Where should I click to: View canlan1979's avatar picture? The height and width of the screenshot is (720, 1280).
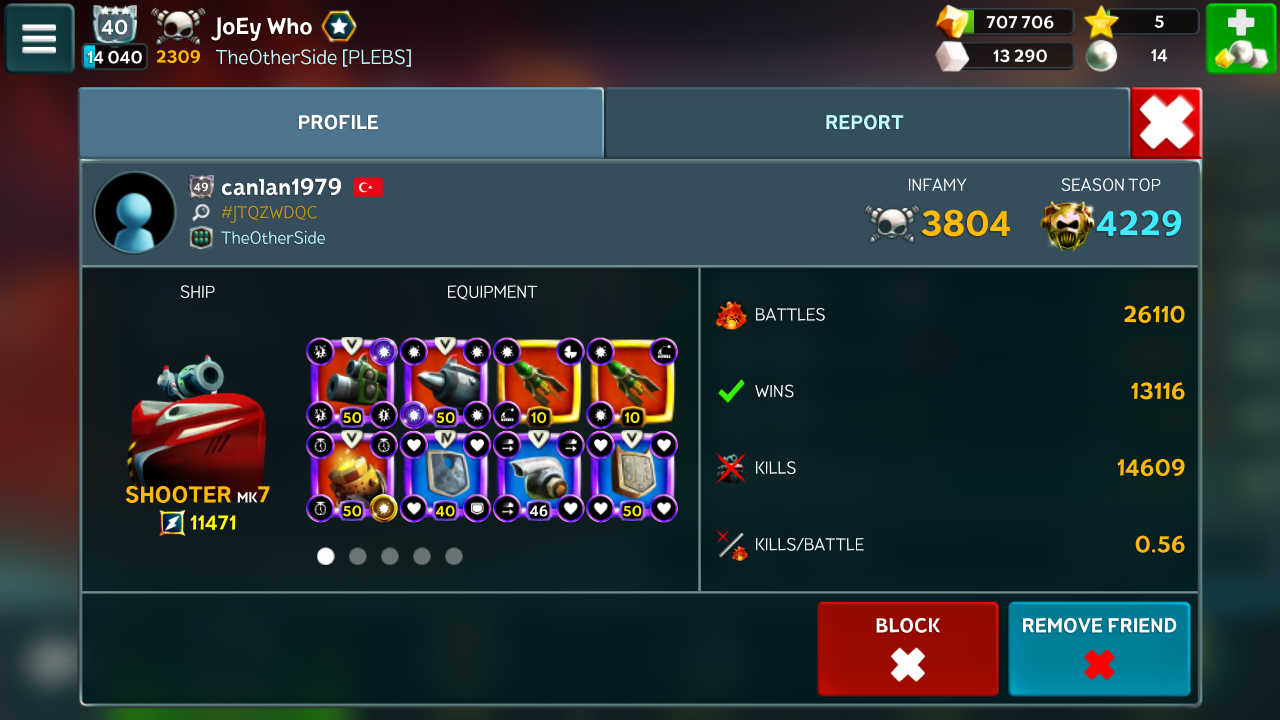point(134,213)
